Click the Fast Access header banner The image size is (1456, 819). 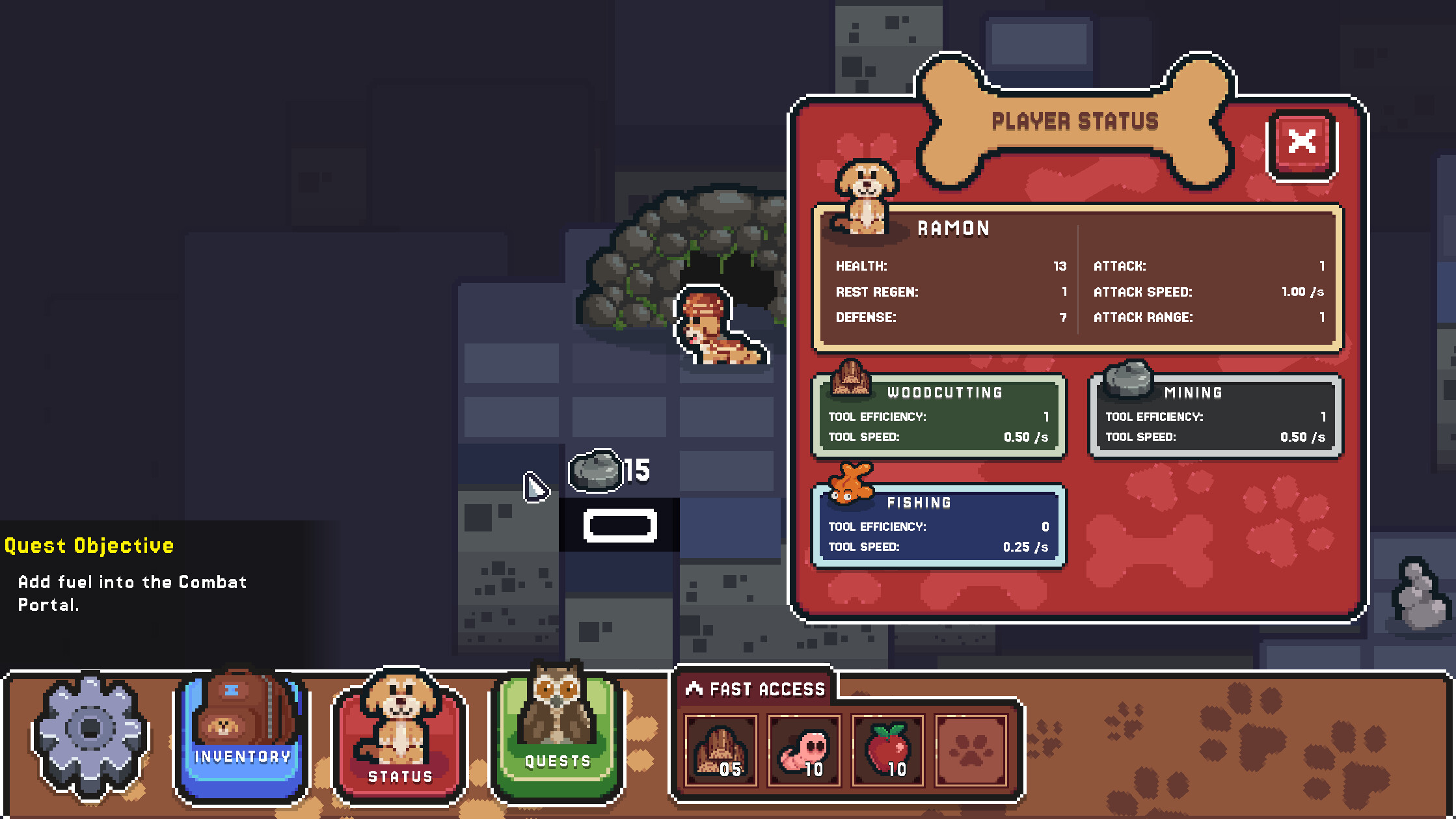coord(755,688)
